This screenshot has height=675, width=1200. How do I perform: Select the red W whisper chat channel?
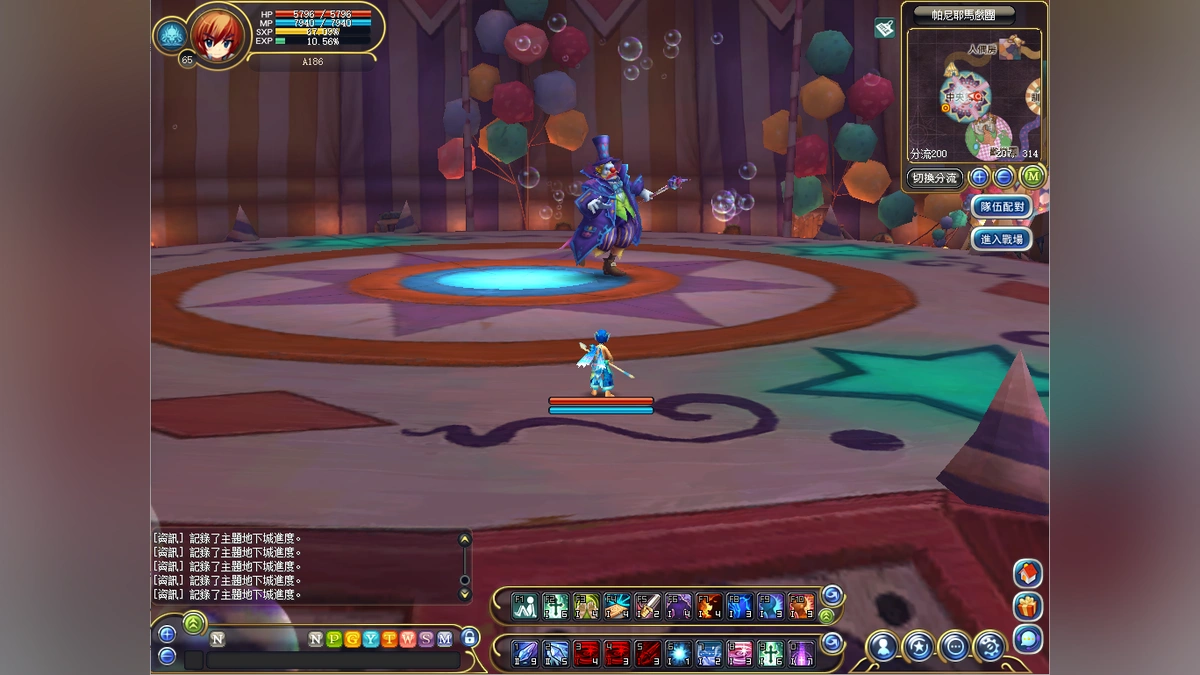[407, 639]
